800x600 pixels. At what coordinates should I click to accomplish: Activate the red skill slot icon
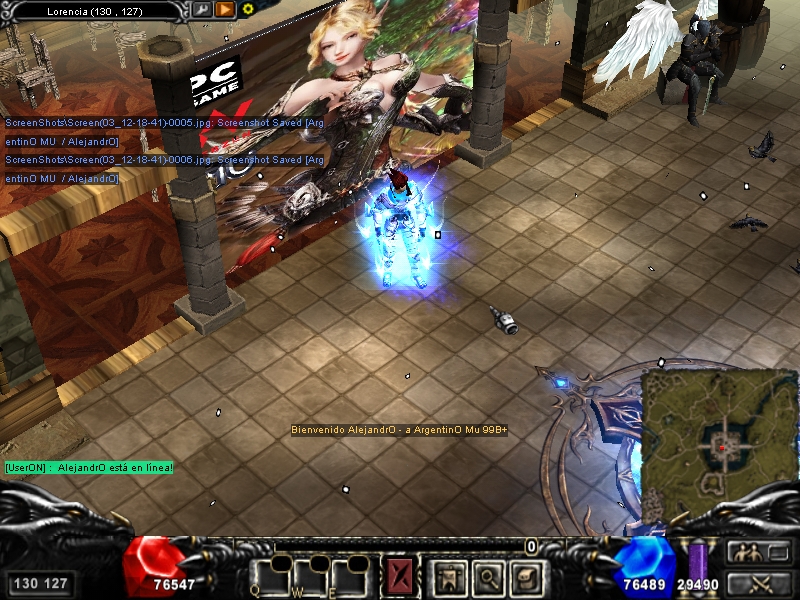pos(402,577)
